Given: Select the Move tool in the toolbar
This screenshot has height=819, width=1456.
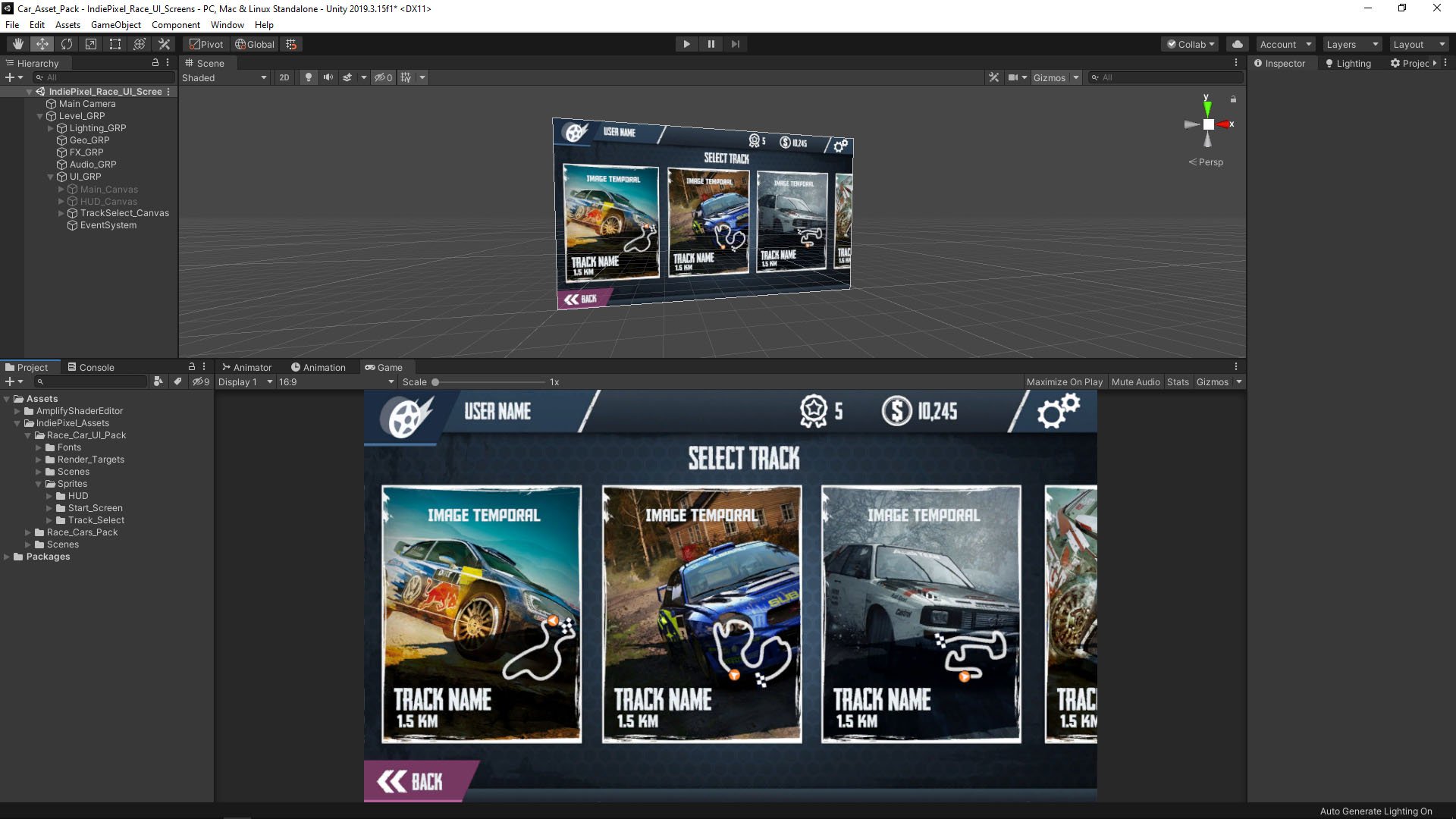Looking at the screenshot, I should pos(42,44).
